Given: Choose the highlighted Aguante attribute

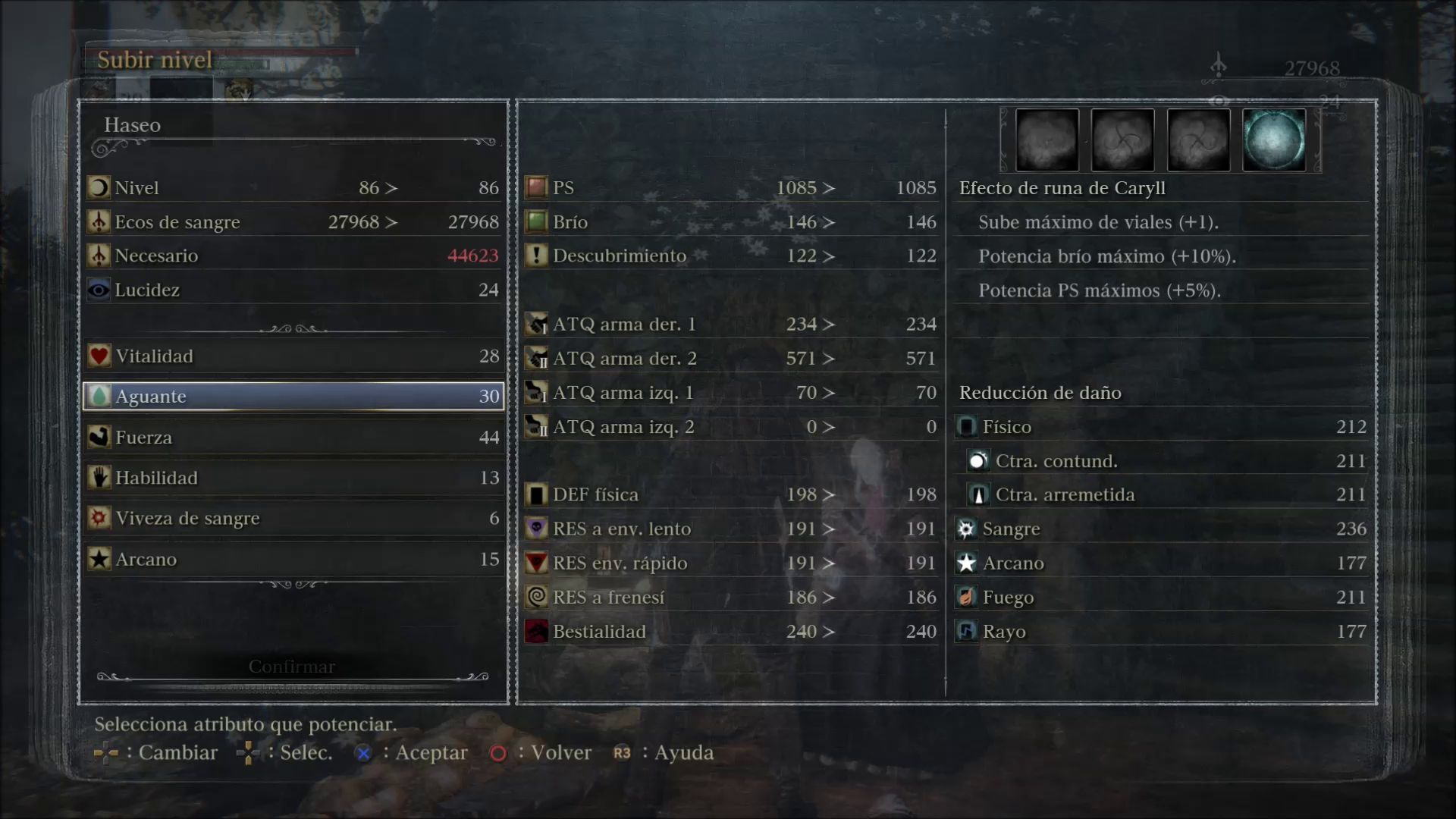Looking at the screenshot, I should coord(293,396).
